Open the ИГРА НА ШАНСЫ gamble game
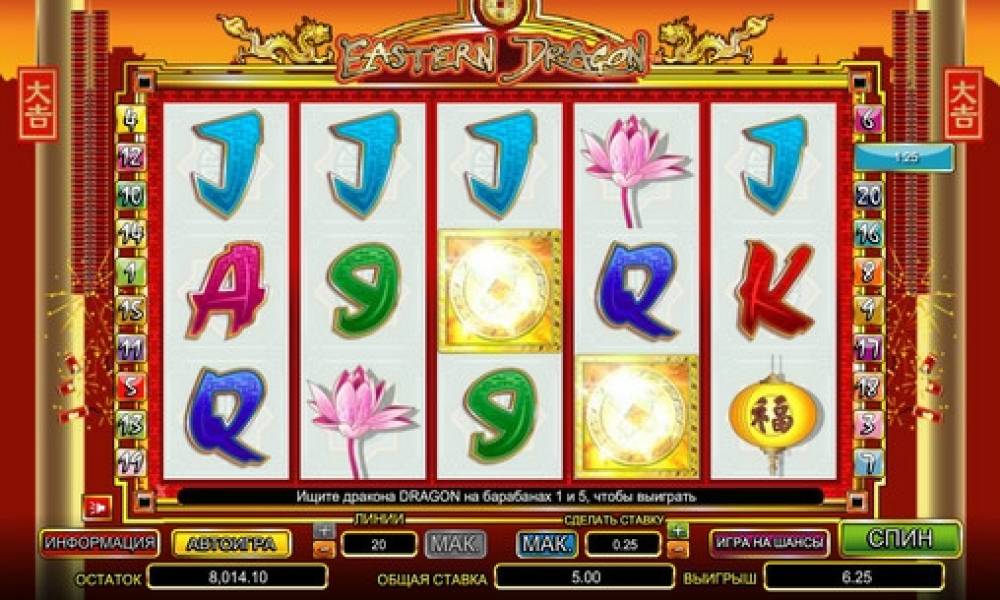Viewport: 1000px width, 600px height. pos(769,542)
